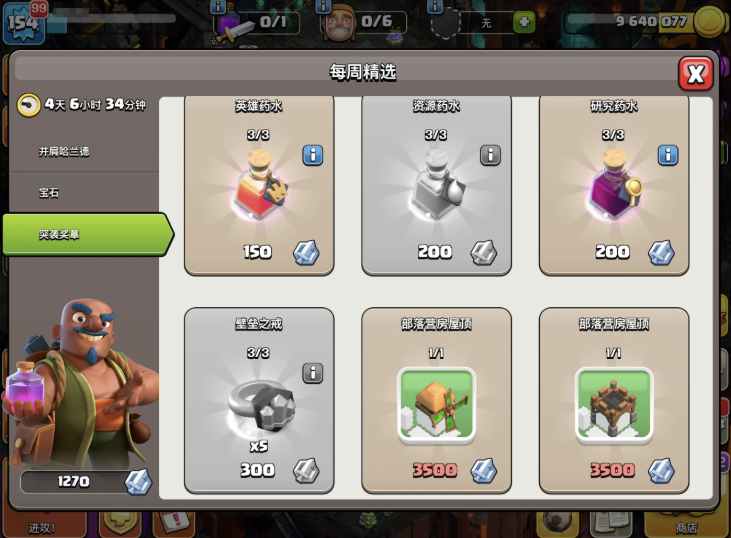Tap the green plus button in top bar
The image size is (731, 538).
click(x=523, y=22)
